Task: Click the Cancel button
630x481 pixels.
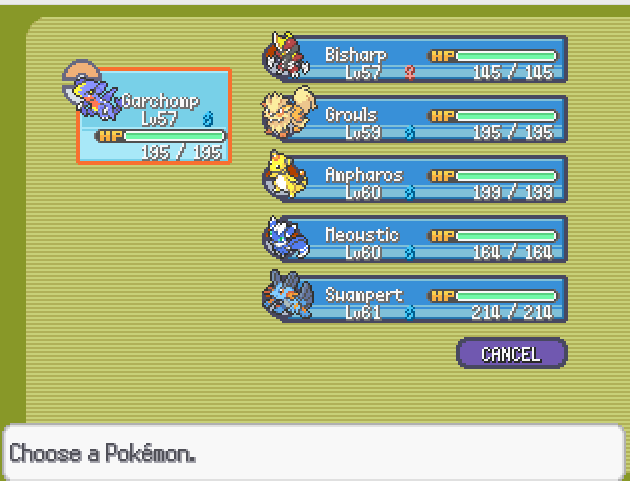Action: point(511,354)
